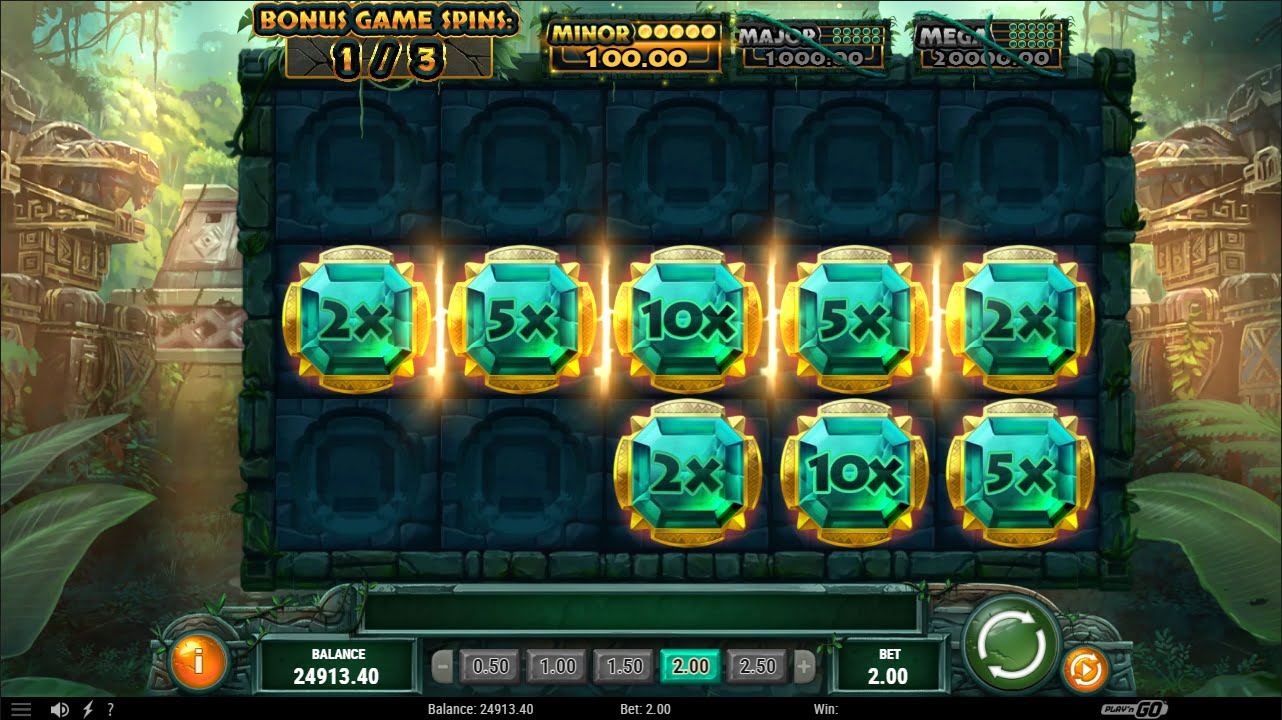Decrease bet with the minus button
Screen dimensions: 1282x720
click(x=443, y=666)
